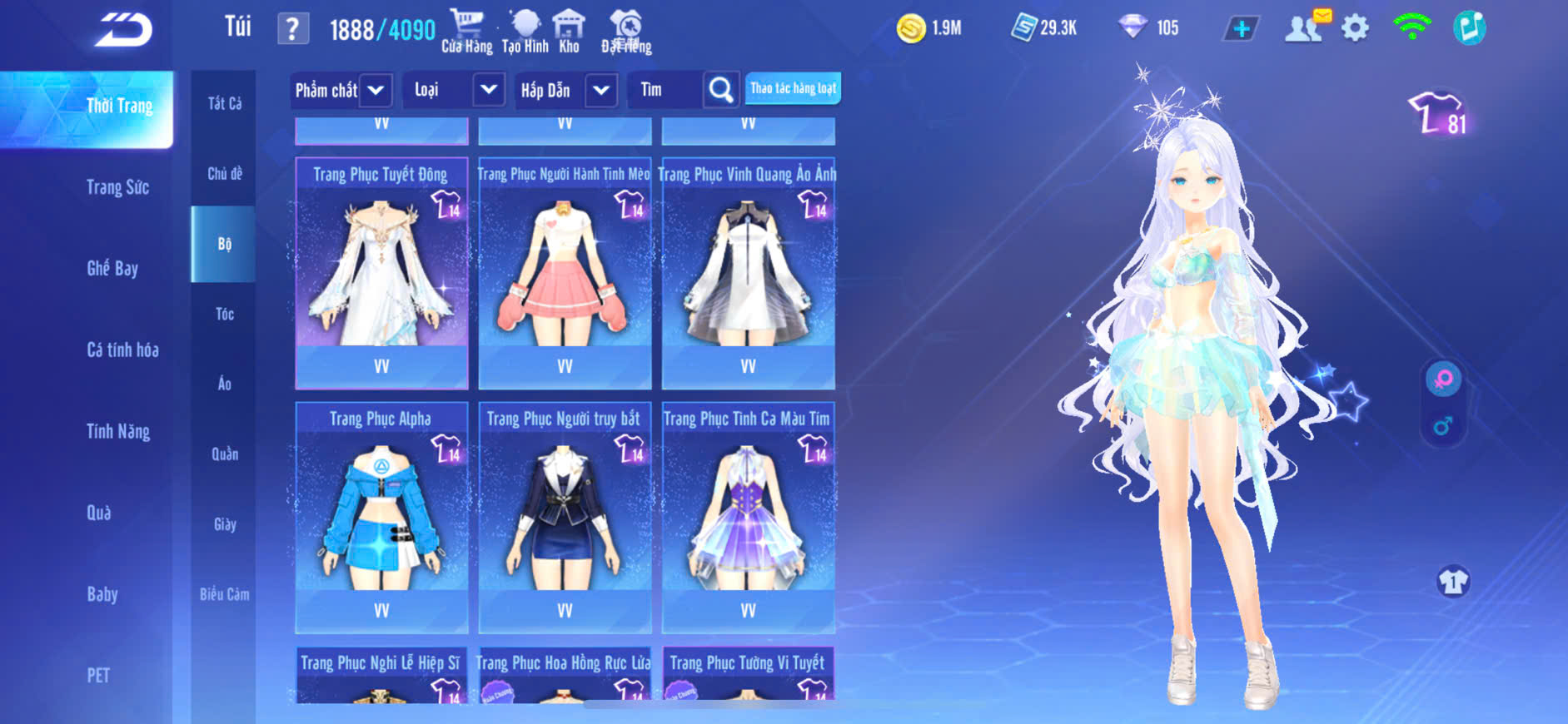Open the Cá tính hóa category
The image size is (1568, 724).
[122, 350]
